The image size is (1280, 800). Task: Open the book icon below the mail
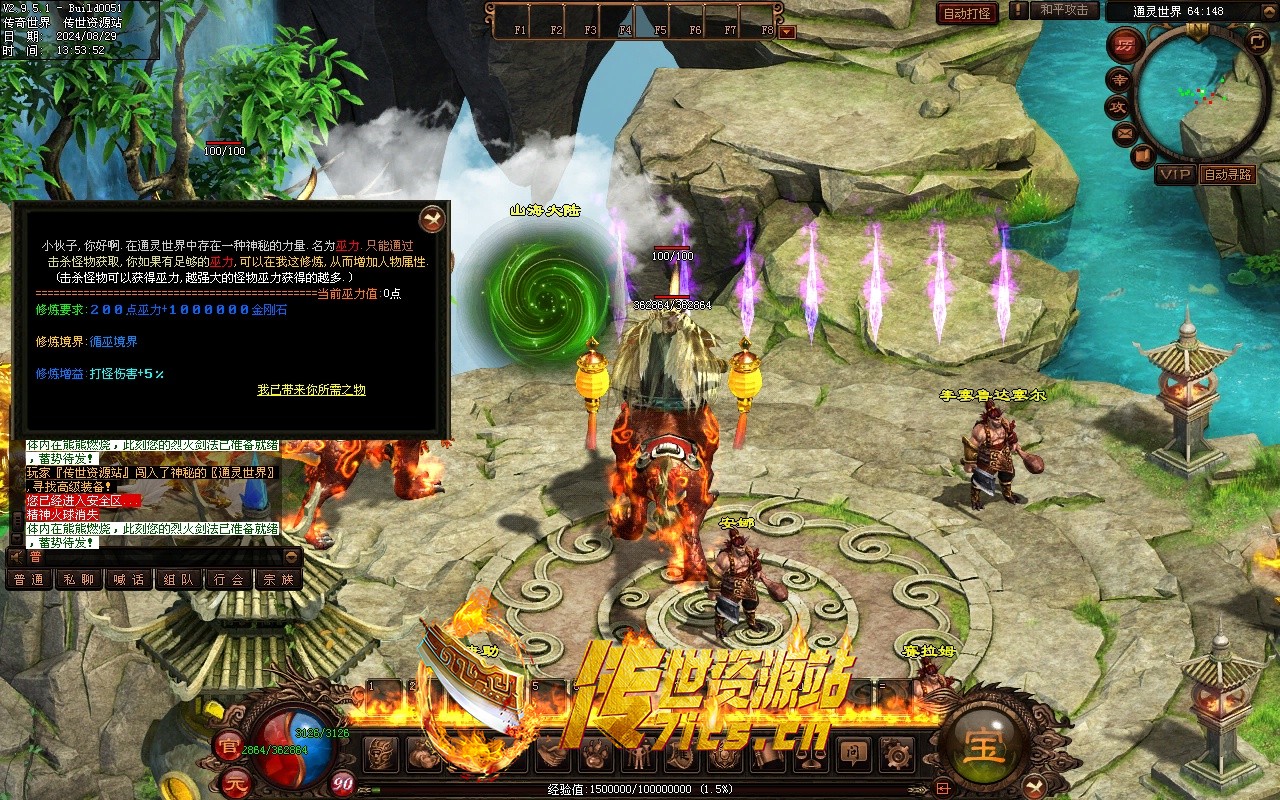1143,156
